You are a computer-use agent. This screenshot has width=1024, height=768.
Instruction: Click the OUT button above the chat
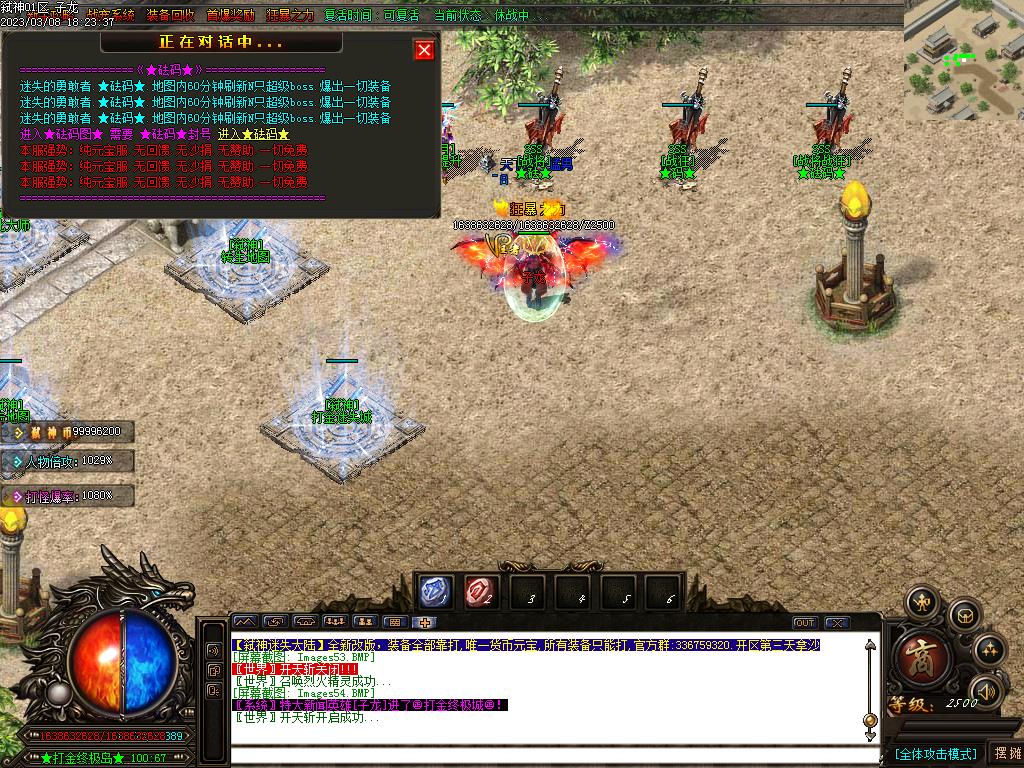click(805, 622)
